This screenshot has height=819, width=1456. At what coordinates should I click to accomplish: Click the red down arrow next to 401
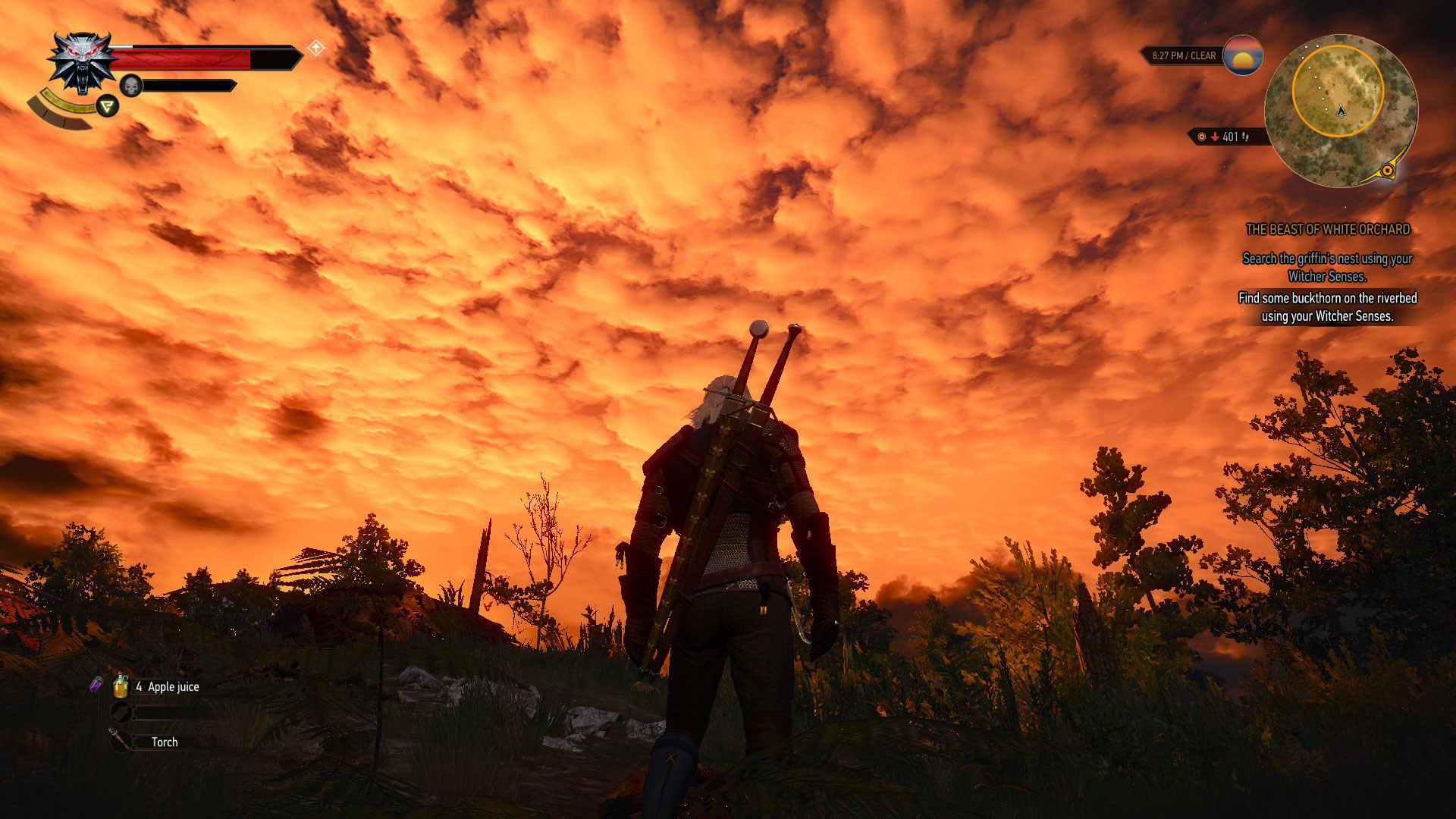pyautogui.click(x=1215, y=137)
